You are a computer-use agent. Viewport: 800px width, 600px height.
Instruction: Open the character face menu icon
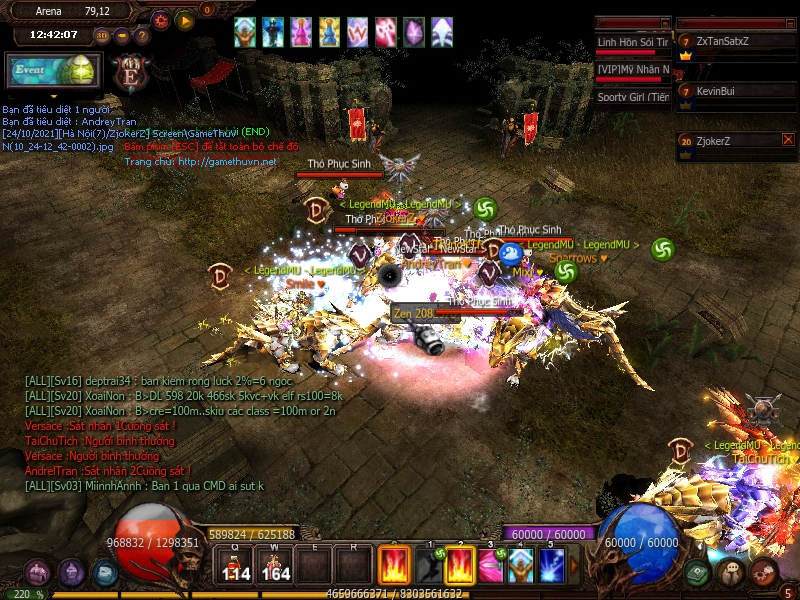[x=732, y=573]
